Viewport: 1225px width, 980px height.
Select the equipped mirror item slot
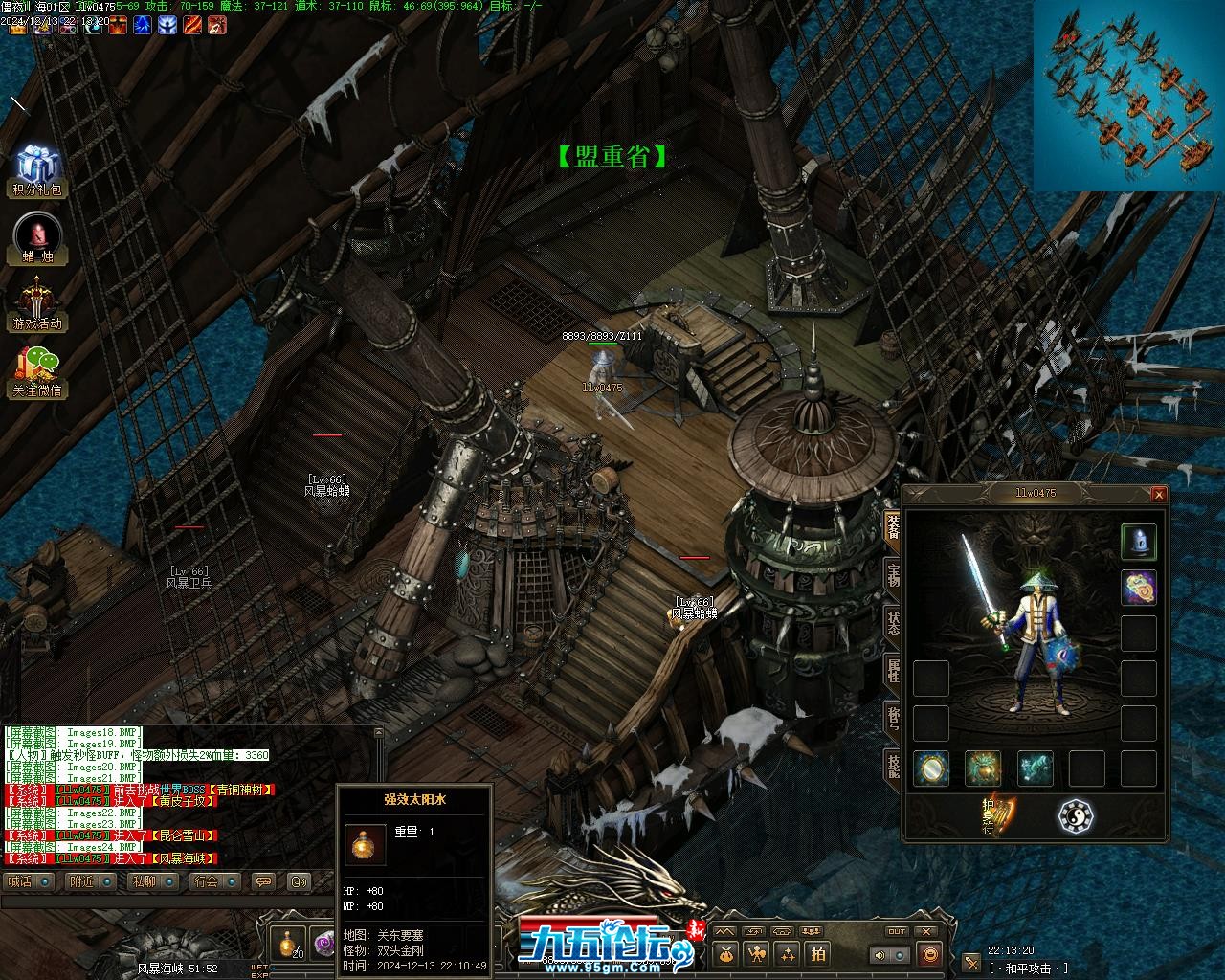tap(931, 768)
